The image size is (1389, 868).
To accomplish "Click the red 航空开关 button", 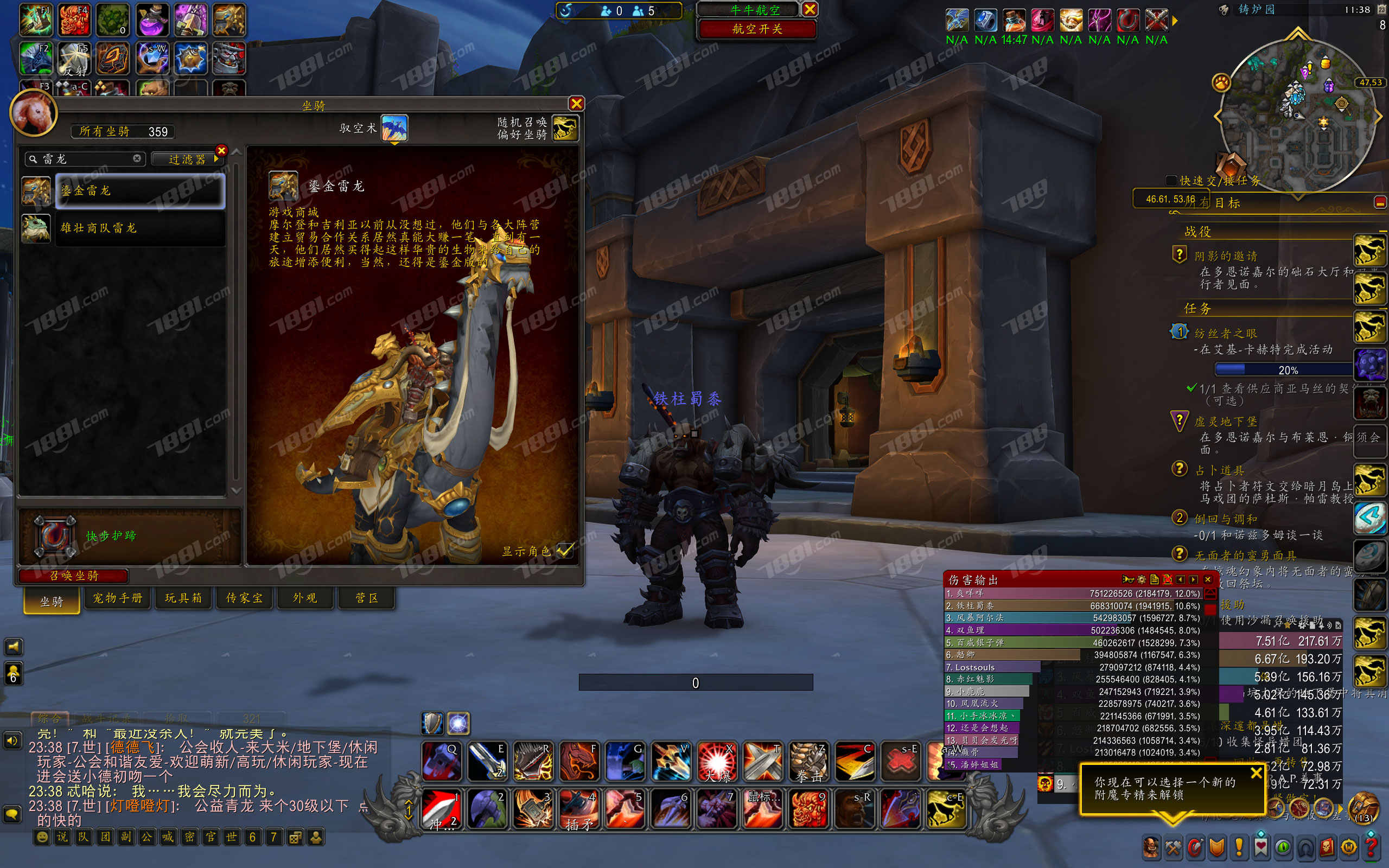I will pos(757,29).
